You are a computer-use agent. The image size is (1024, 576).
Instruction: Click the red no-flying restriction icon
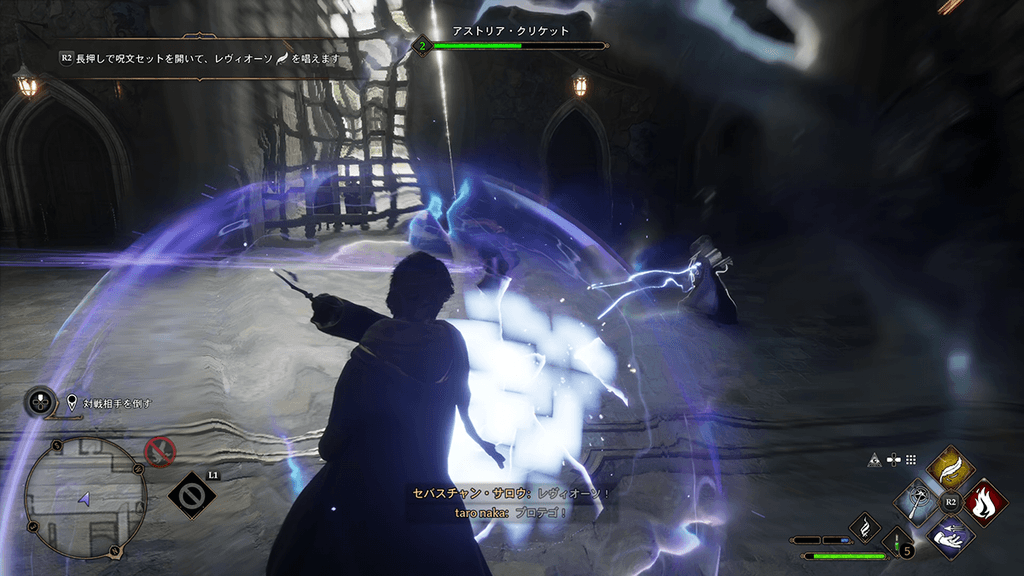159,452
